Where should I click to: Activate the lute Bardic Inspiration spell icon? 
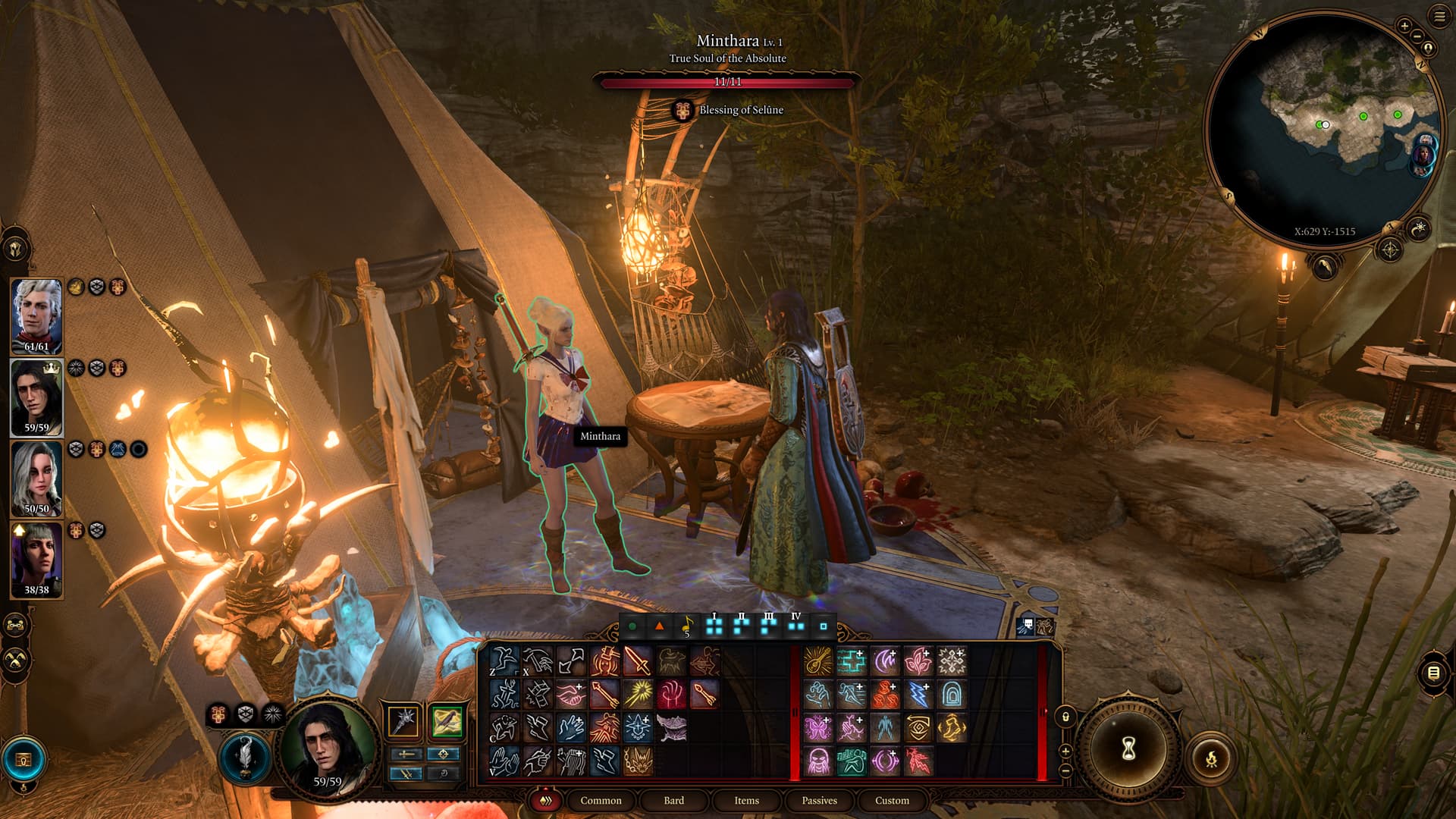click(x=818, y=661)
